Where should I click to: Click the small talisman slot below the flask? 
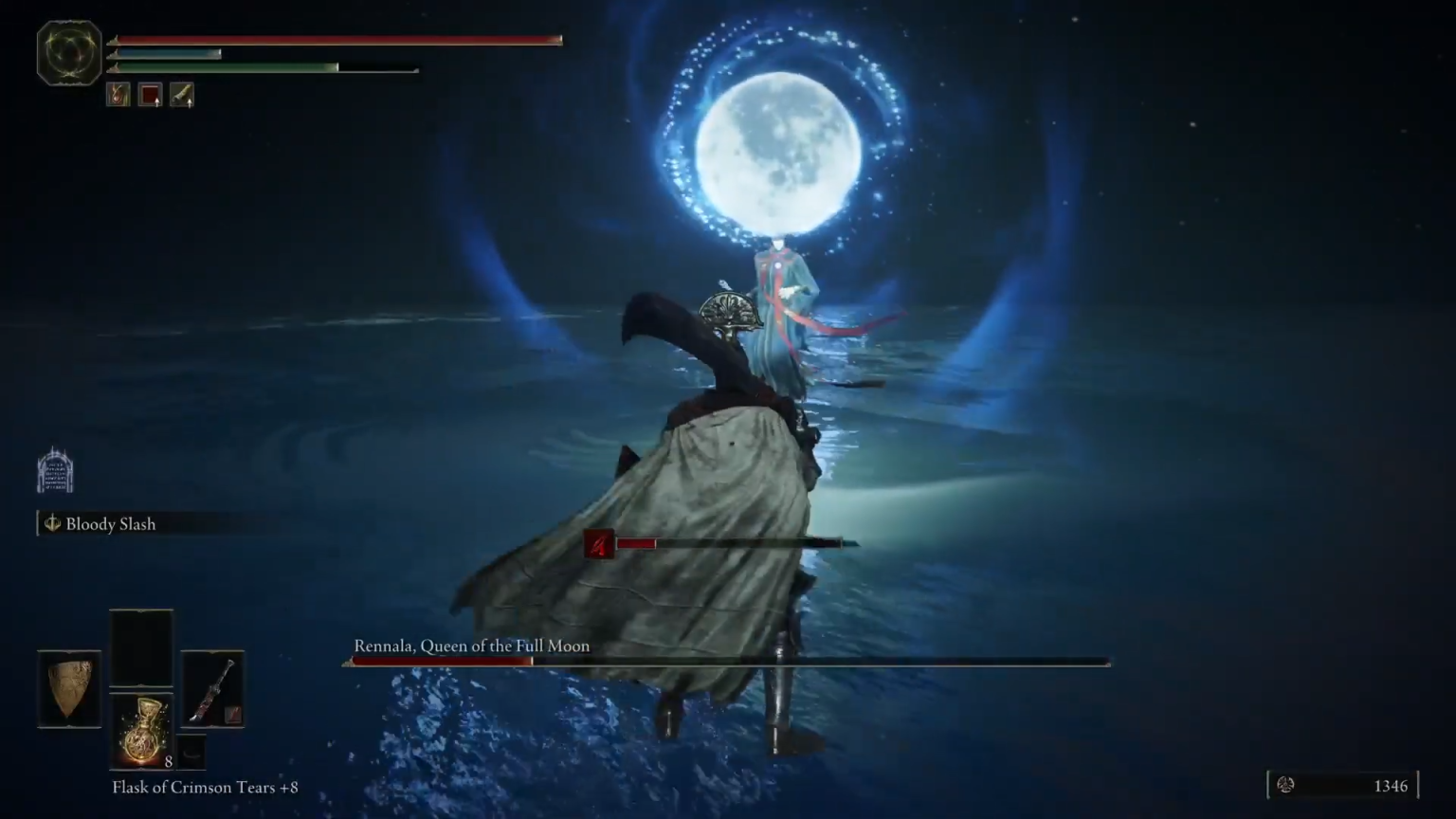click(191, 752)
